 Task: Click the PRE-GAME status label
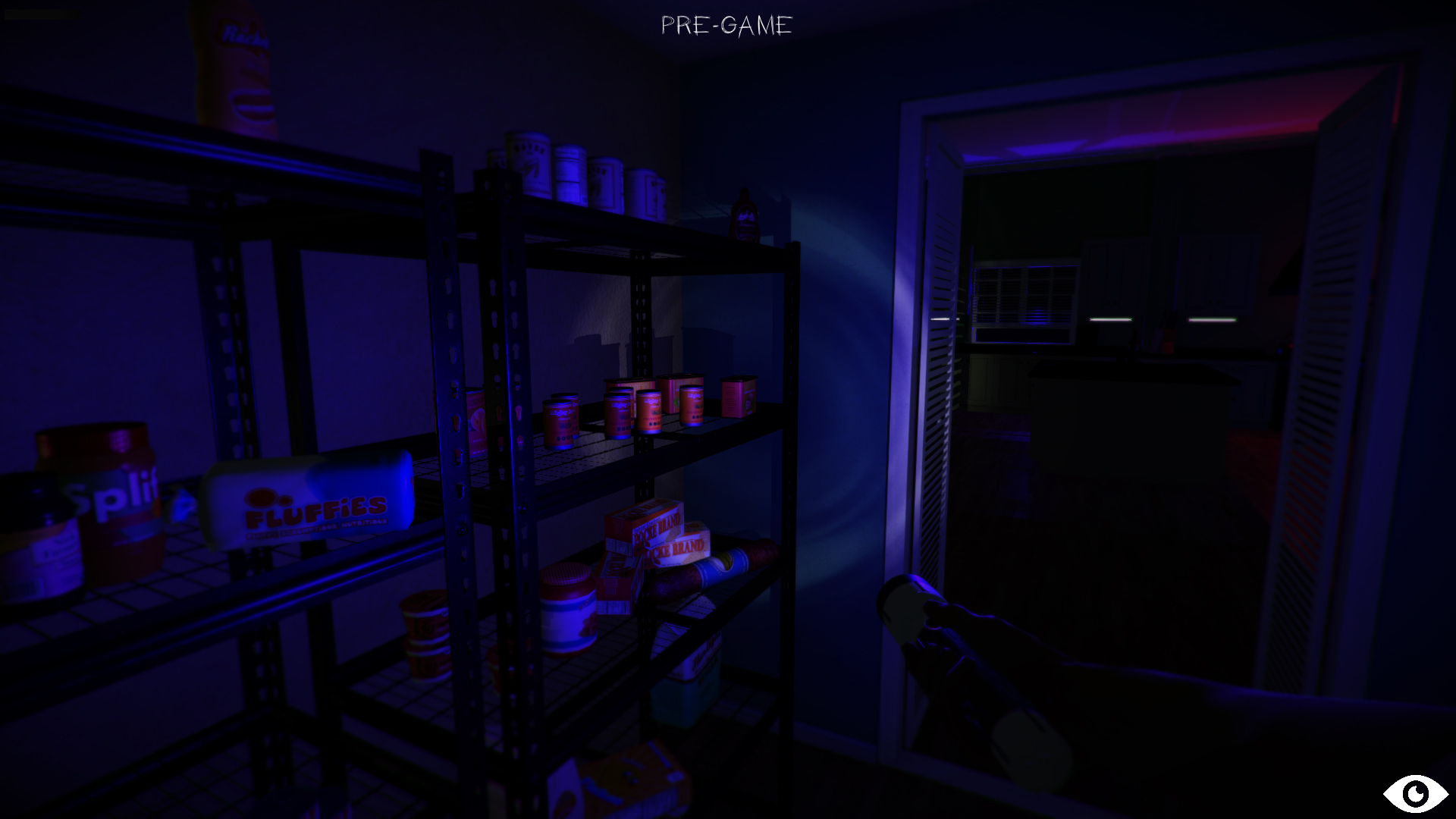click(x=726, y=27)
